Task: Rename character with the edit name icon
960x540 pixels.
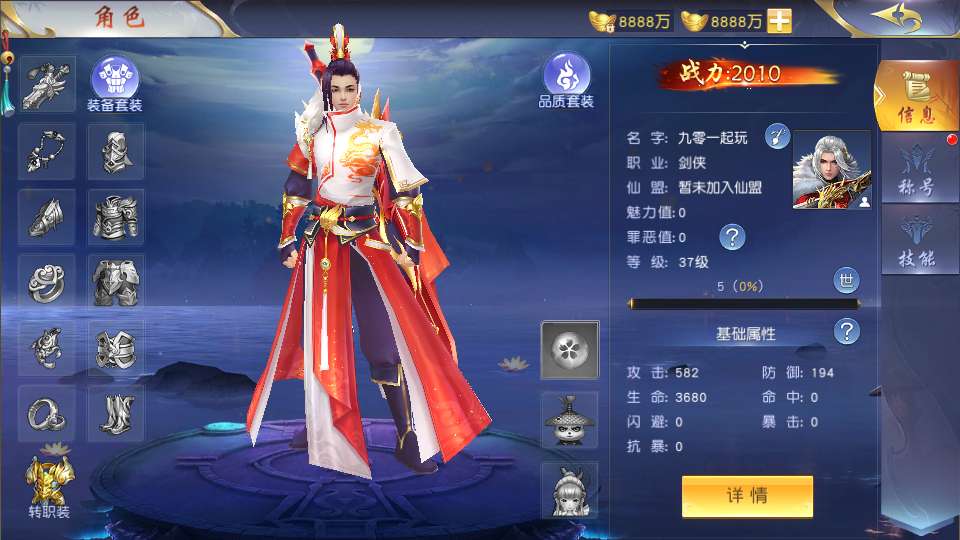Action: tap(777, 137)
